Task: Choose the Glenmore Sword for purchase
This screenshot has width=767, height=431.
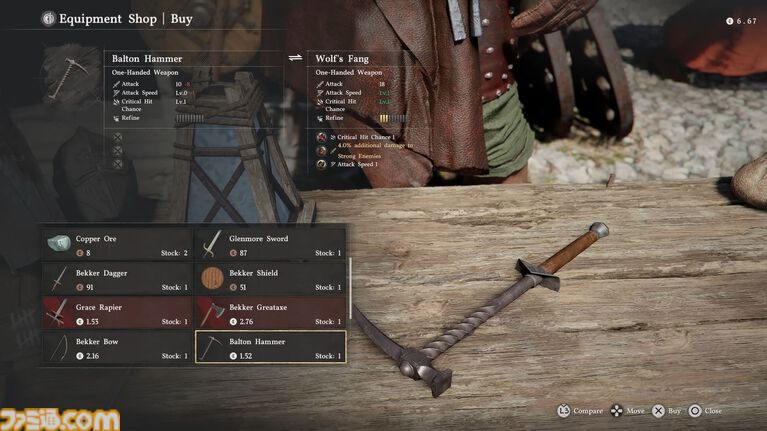Action: coord(270,245)
